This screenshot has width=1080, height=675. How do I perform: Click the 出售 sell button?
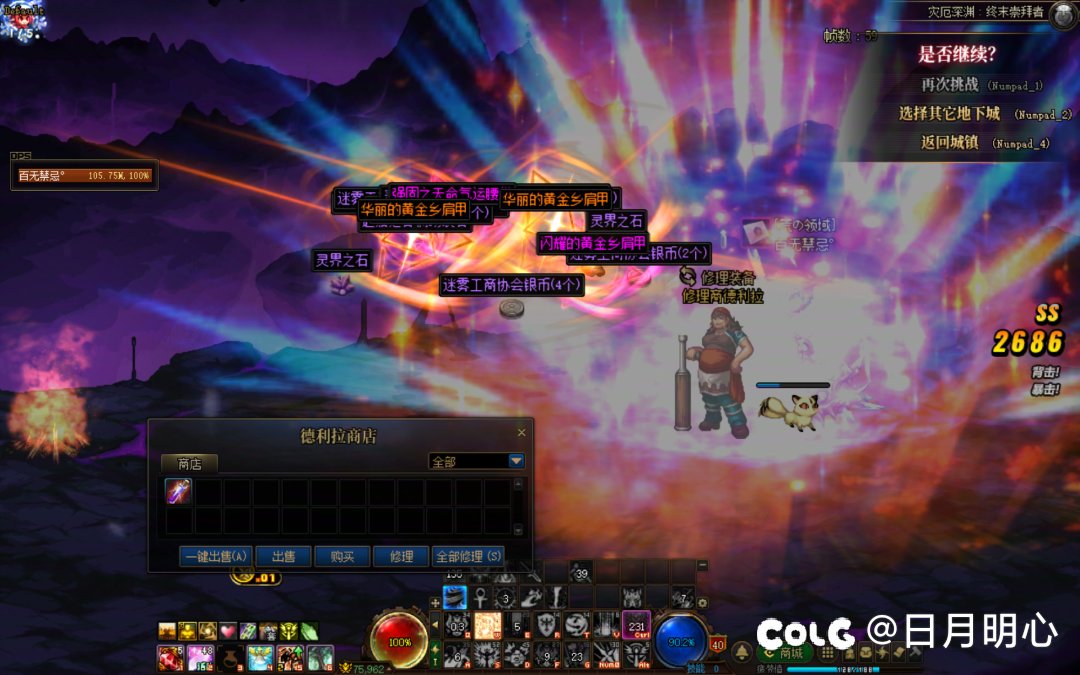pyautogui.click(x=283, y=557)
